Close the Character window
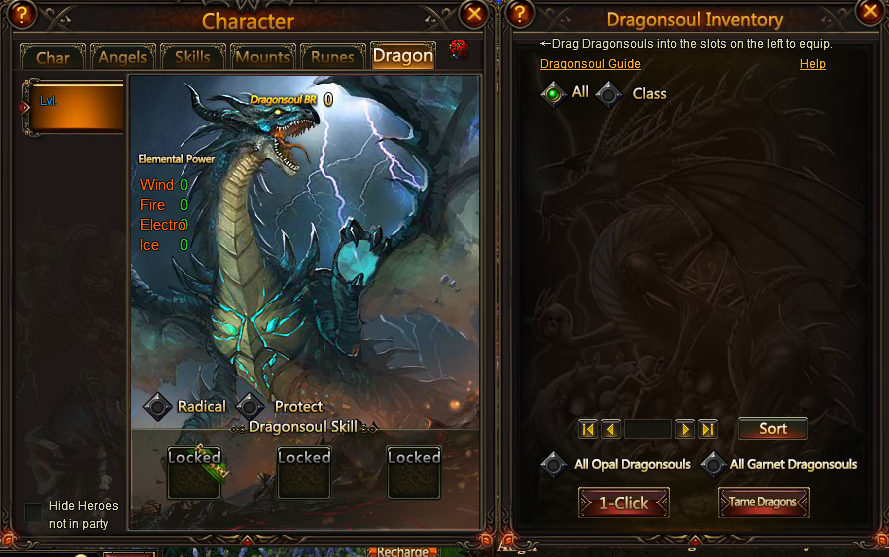 (475, 13)
